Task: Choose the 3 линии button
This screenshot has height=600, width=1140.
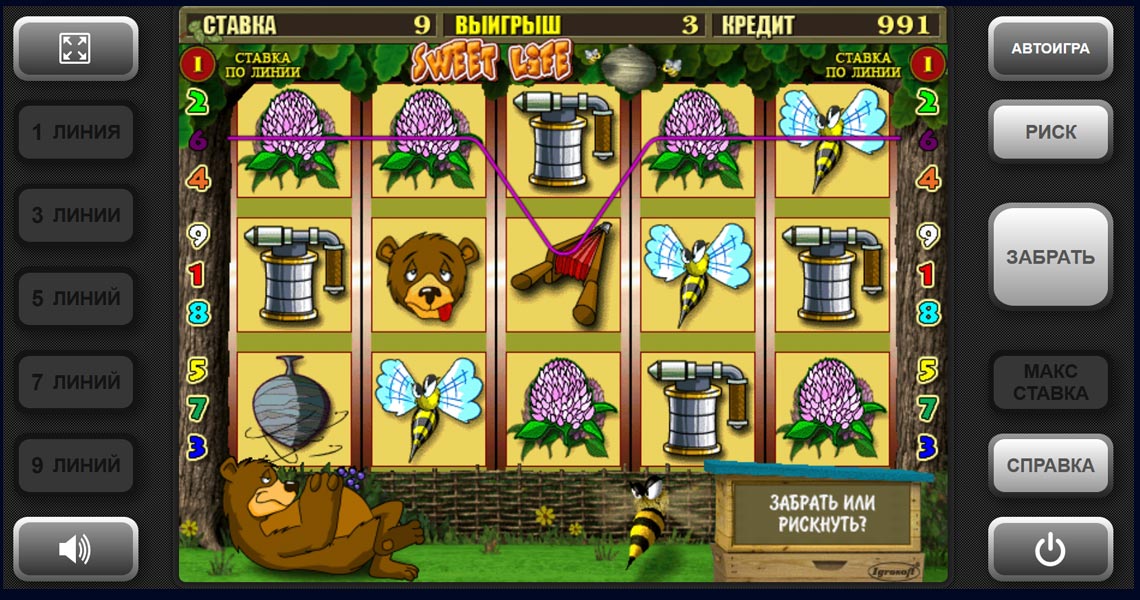Action: pos(75,215)
